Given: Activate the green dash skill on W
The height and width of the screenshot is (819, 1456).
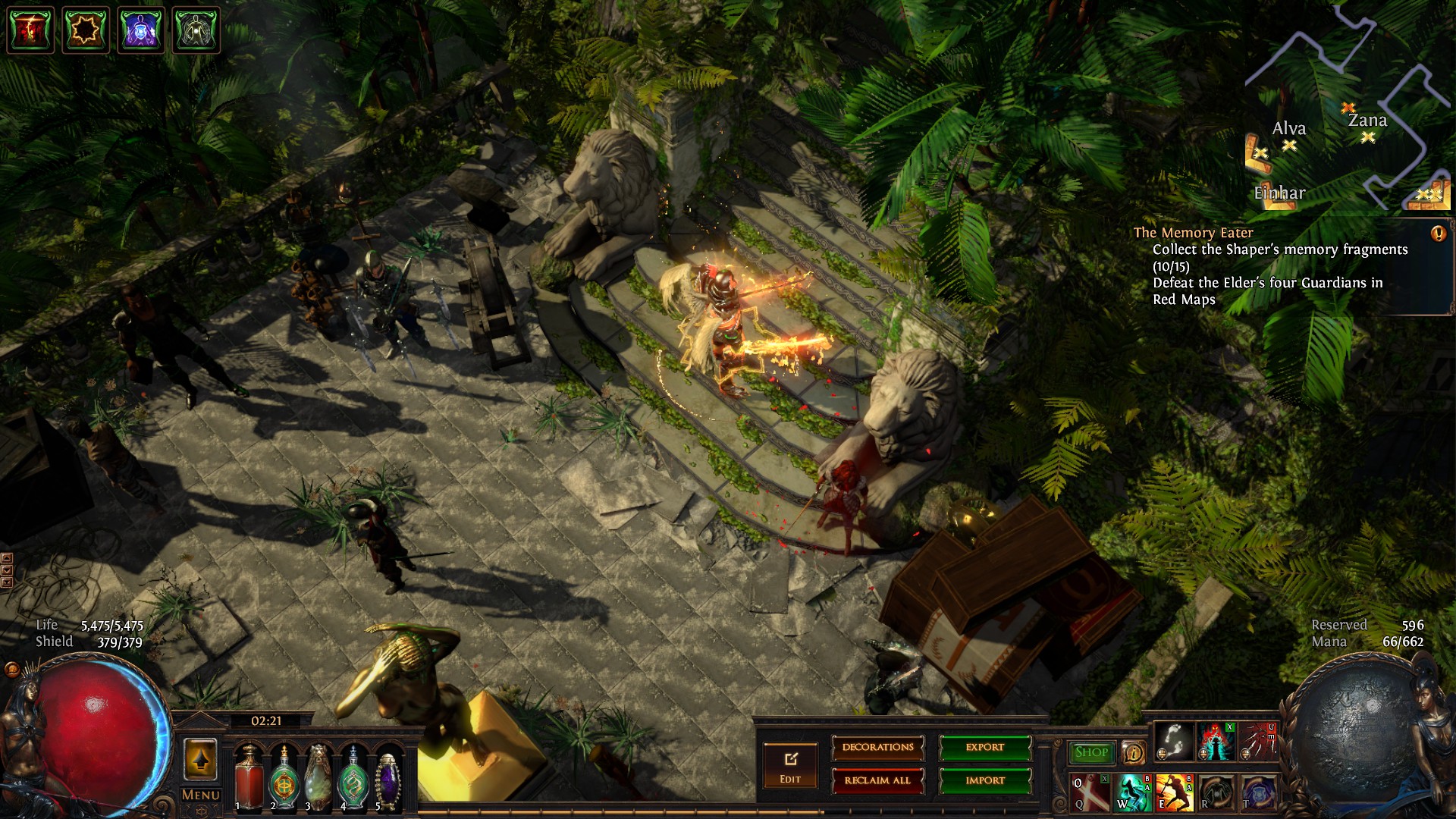Looking at the screenshot, I should point(1132,792).
